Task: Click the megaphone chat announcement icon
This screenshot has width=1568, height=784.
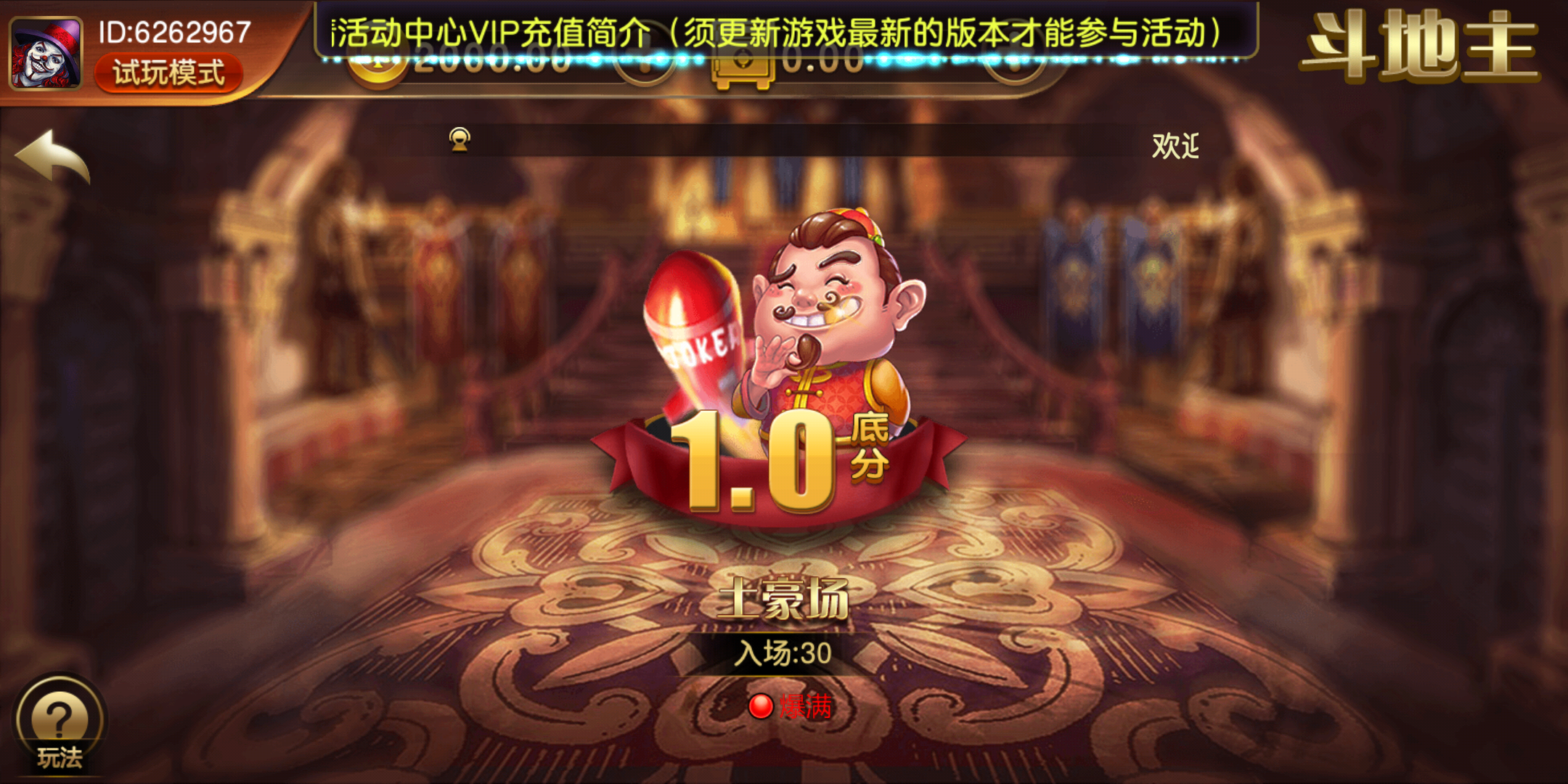Action: click(x=460, y=139)
